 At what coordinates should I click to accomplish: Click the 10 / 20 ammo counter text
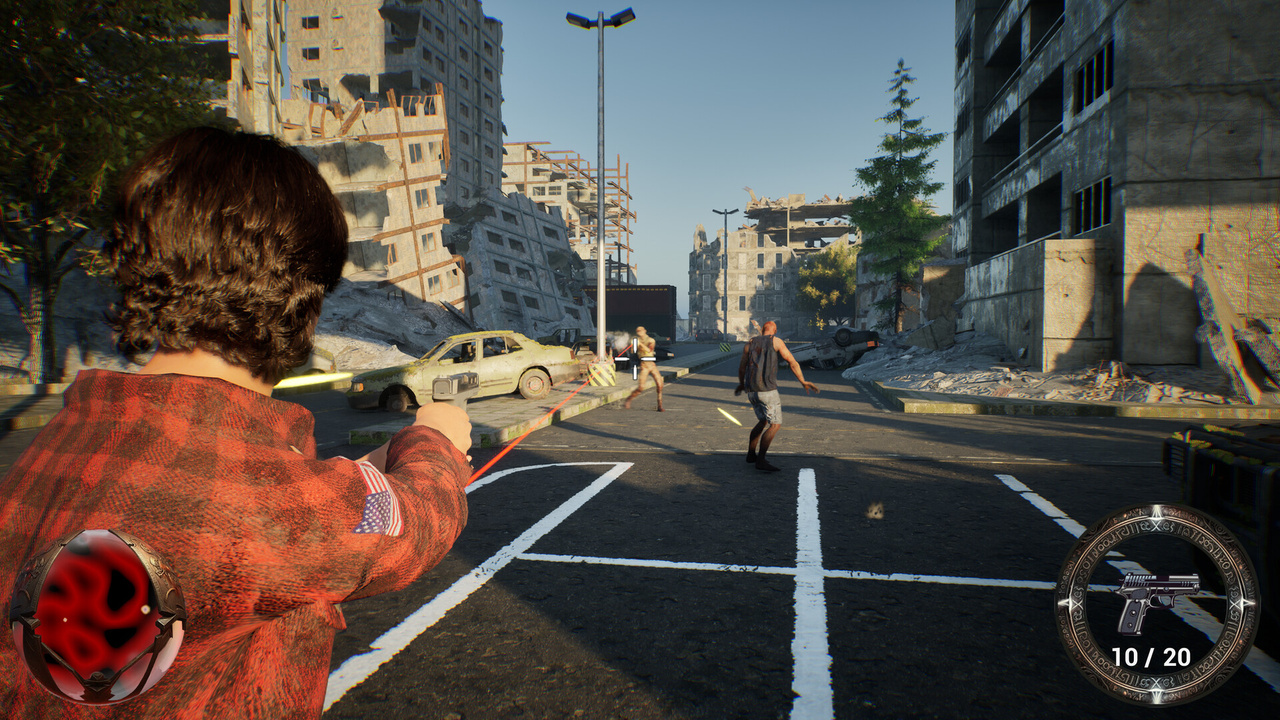[1152, 655]
